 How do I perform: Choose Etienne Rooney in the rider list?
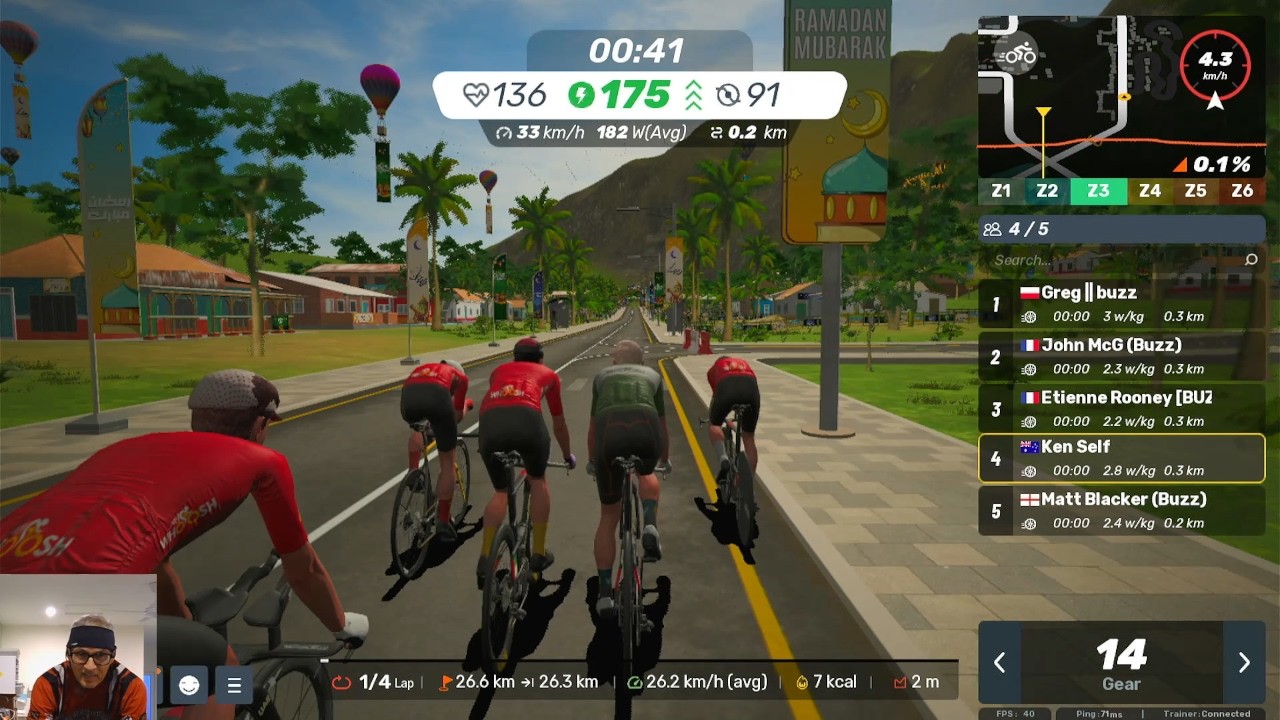(x=1121, y=409)
